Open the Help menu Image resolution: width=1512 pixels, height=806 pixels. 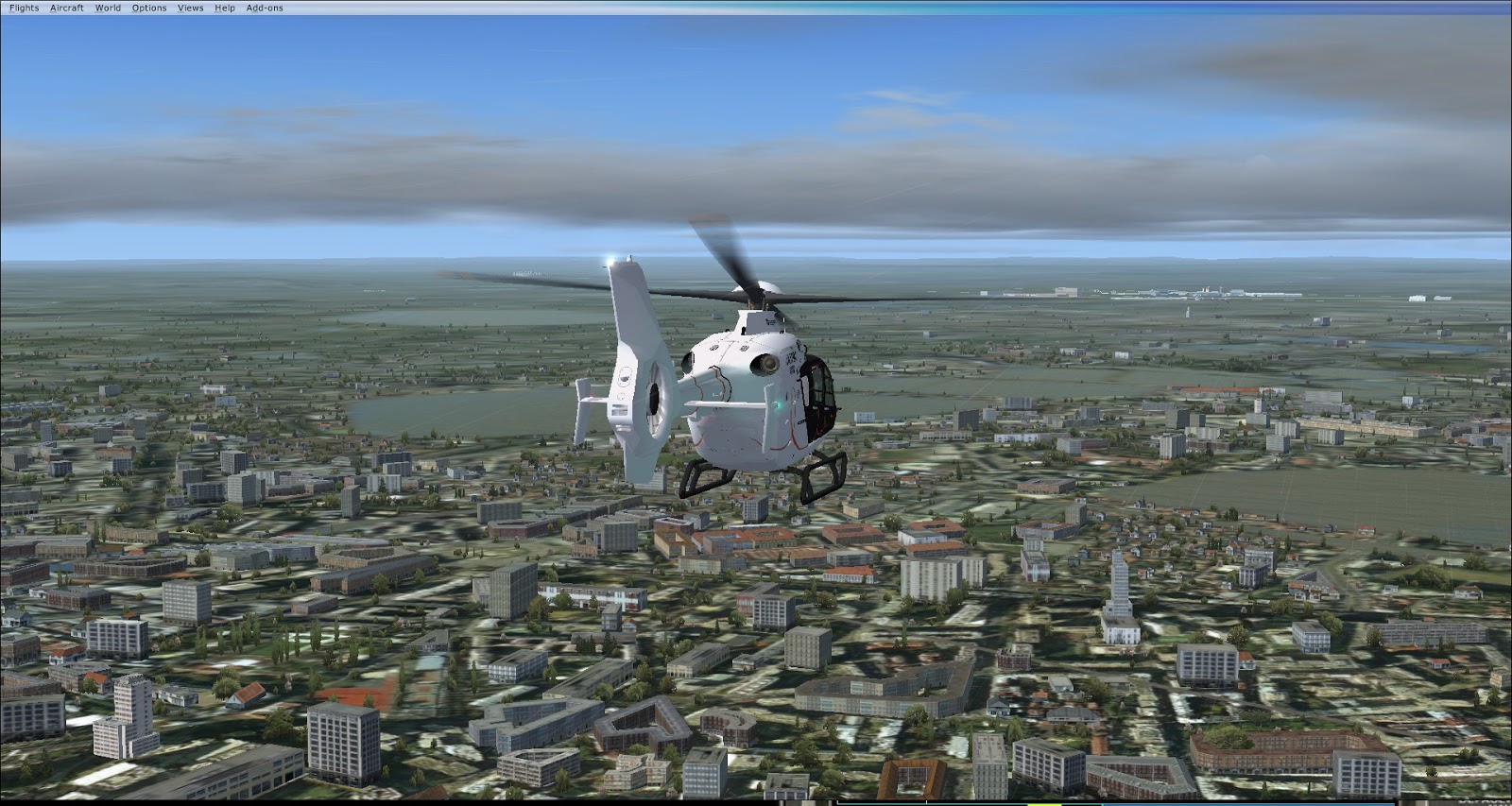pos(225,8)
